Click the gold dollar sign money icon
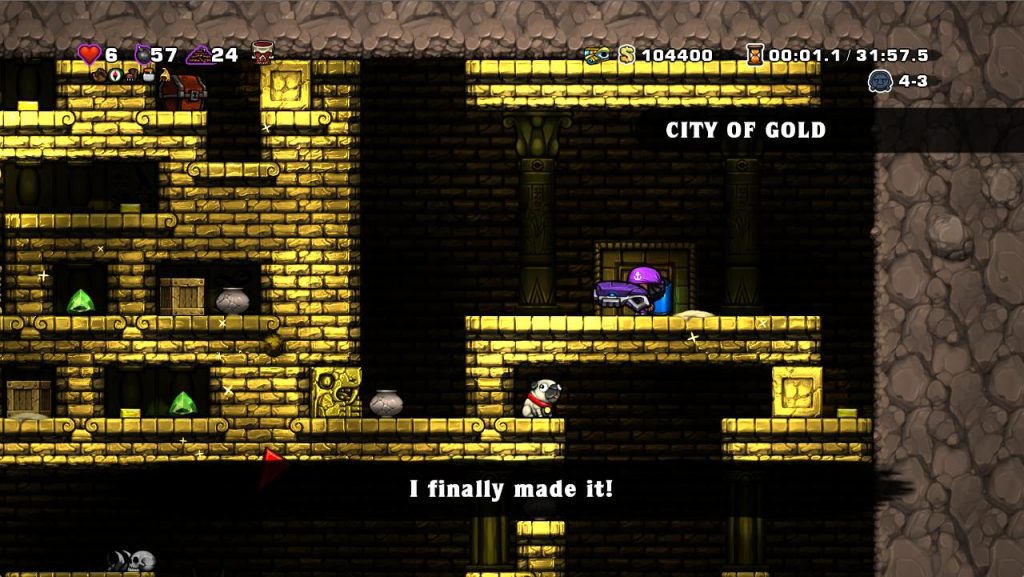This screenshot has height=577, width=1024. [627, 54]
